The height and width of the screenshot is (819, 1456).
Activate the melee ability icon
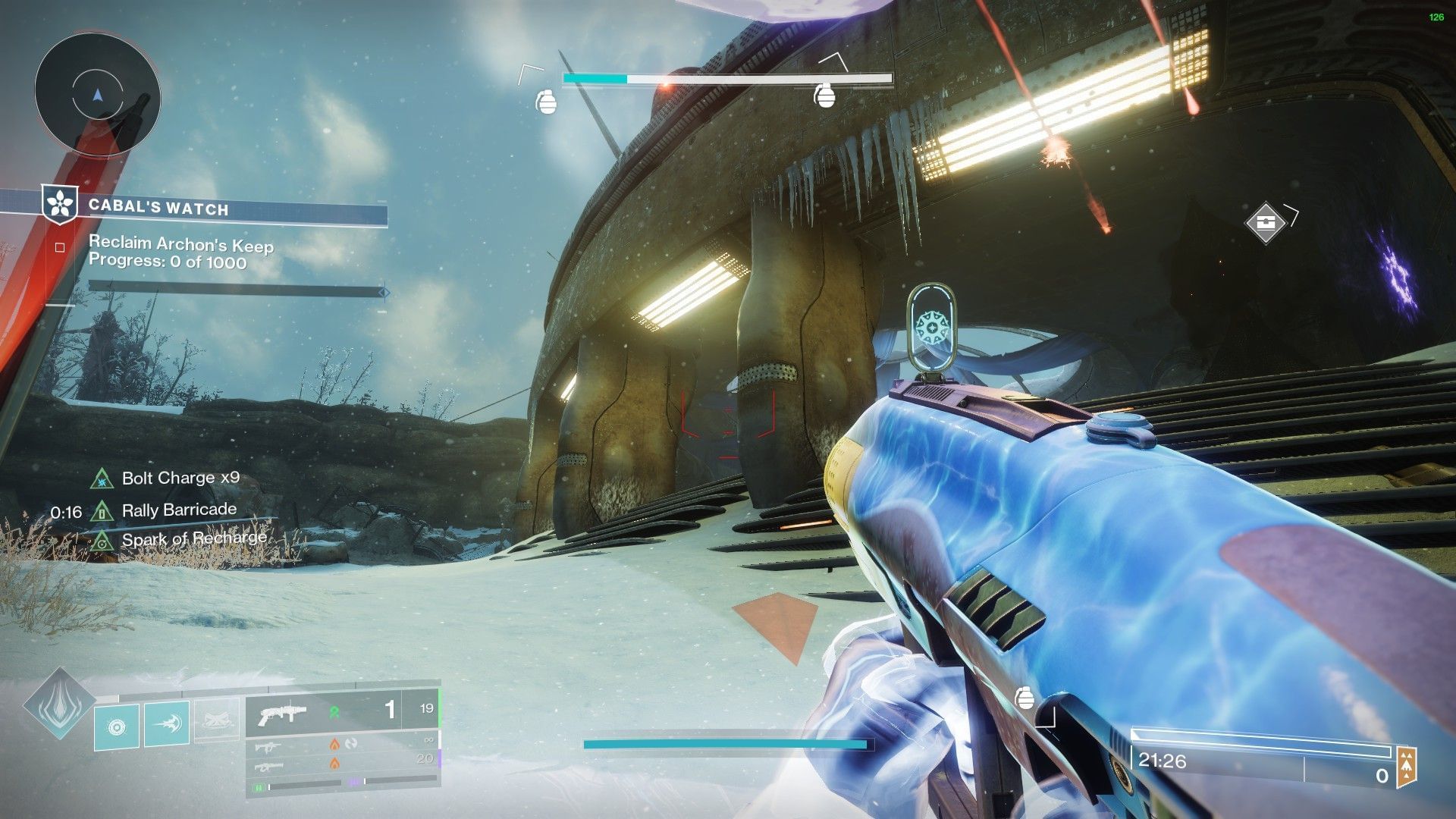click(x=167, y=724)
